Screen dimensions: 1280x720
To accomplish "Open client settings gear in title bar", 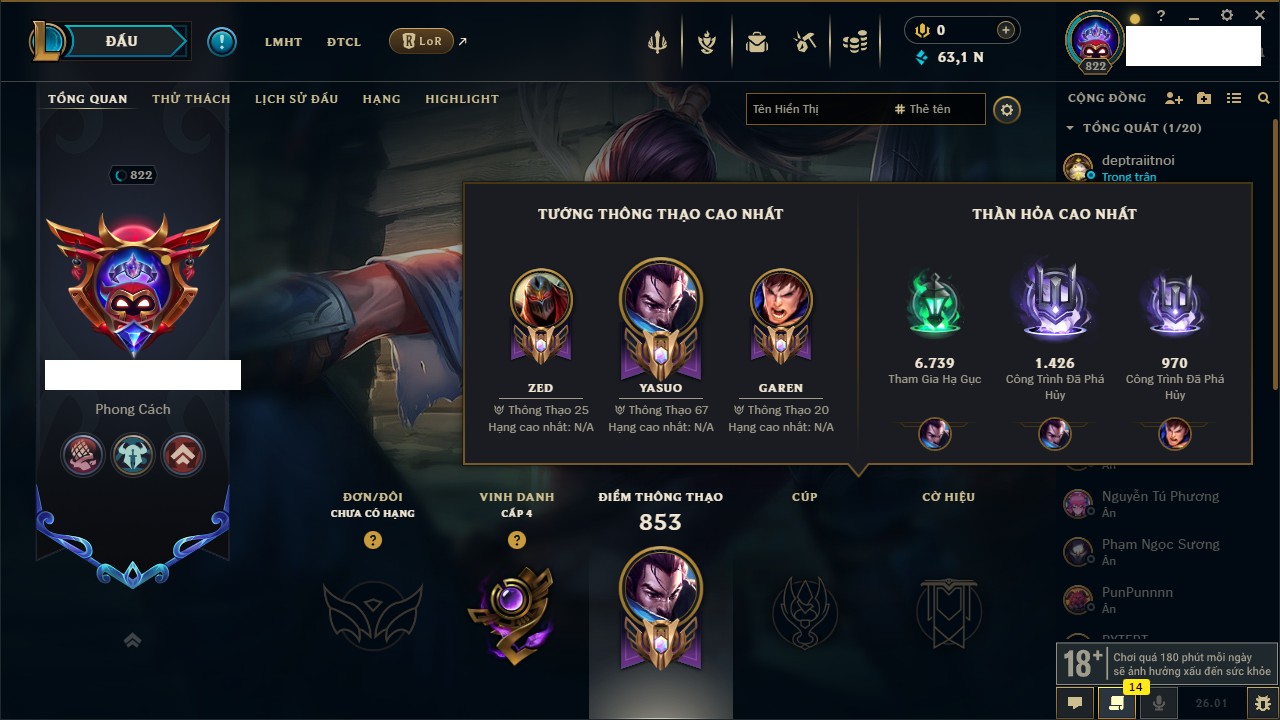I will point(1227,16).
